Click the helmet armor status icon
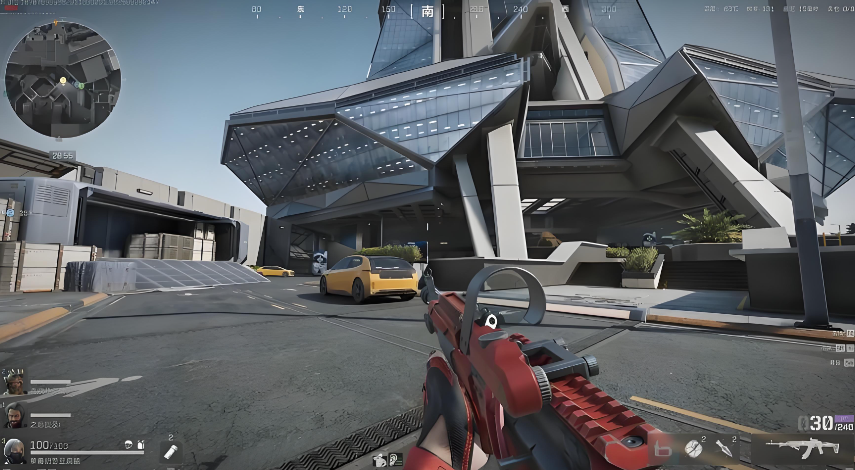This screenshot has height=470, width=855. [129, 443]
